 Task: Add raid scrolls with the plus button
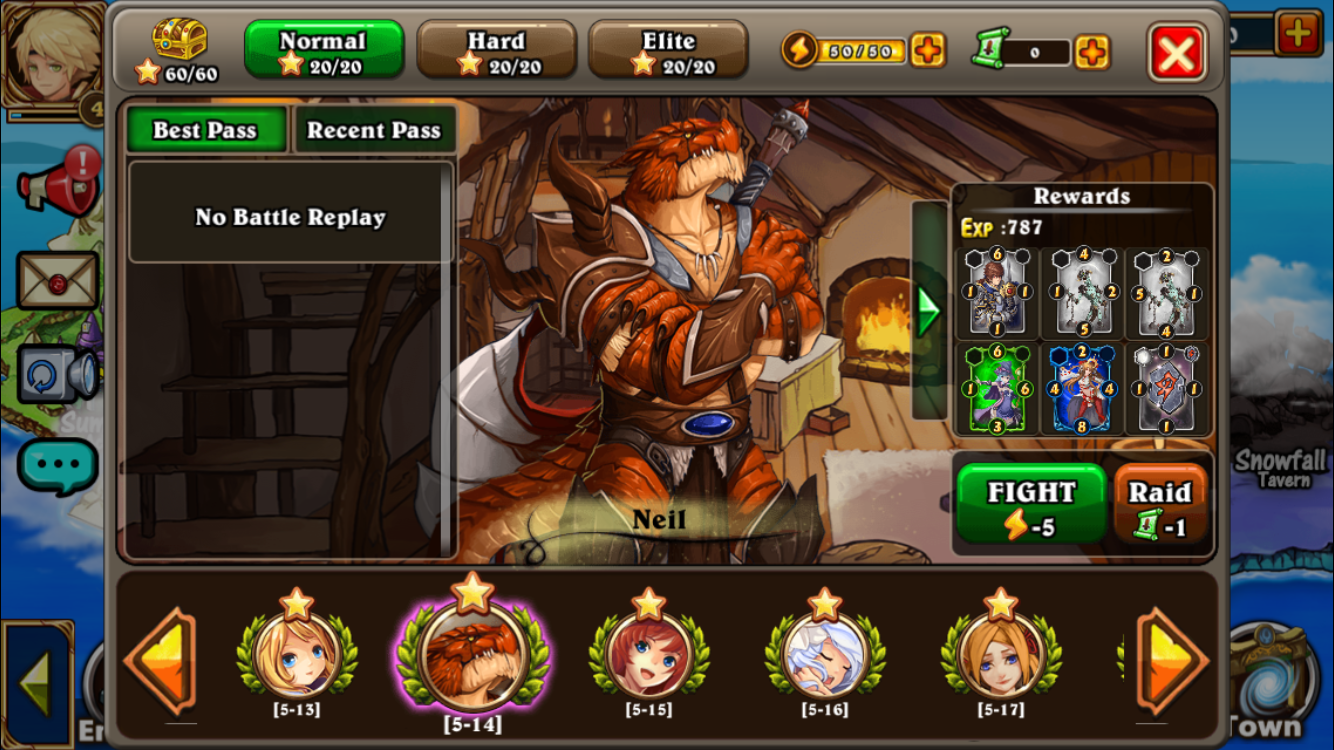pos(1092,51)
